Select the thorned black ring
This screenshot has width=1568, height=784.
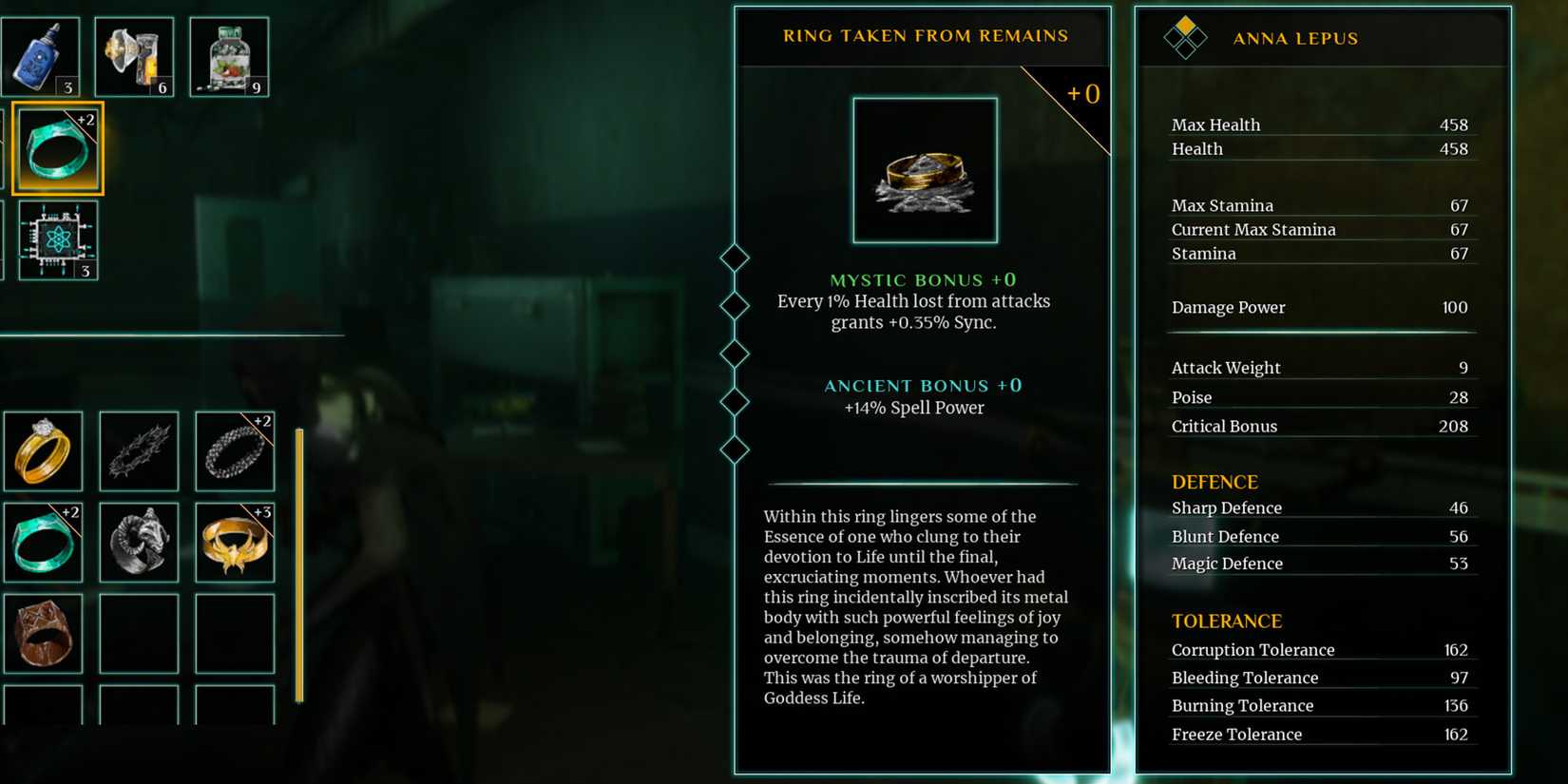click(139, 451)
